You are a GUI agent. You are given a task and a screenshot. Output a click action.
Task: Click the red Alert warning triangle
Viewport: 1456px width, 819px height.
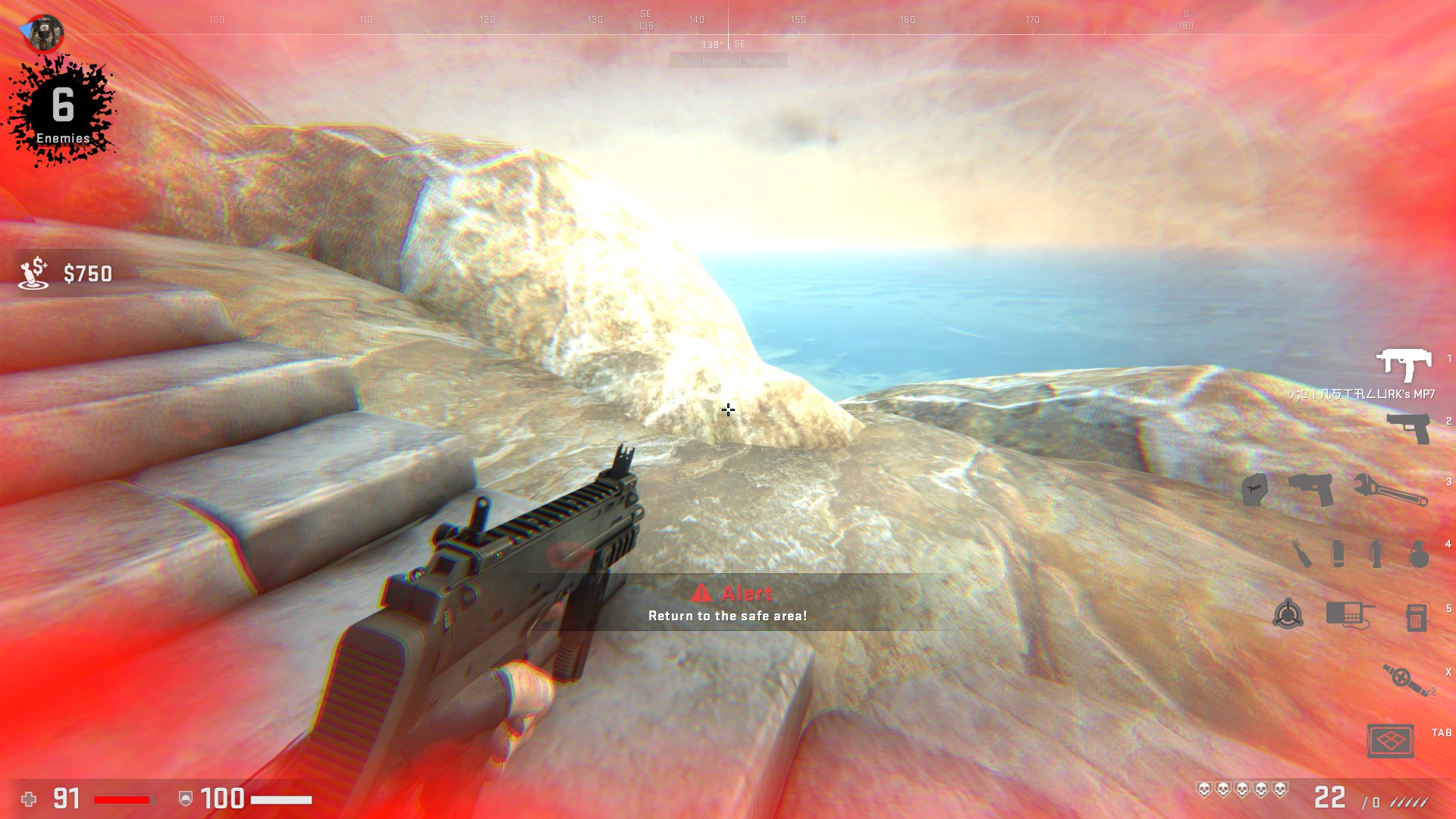(701, 595)
